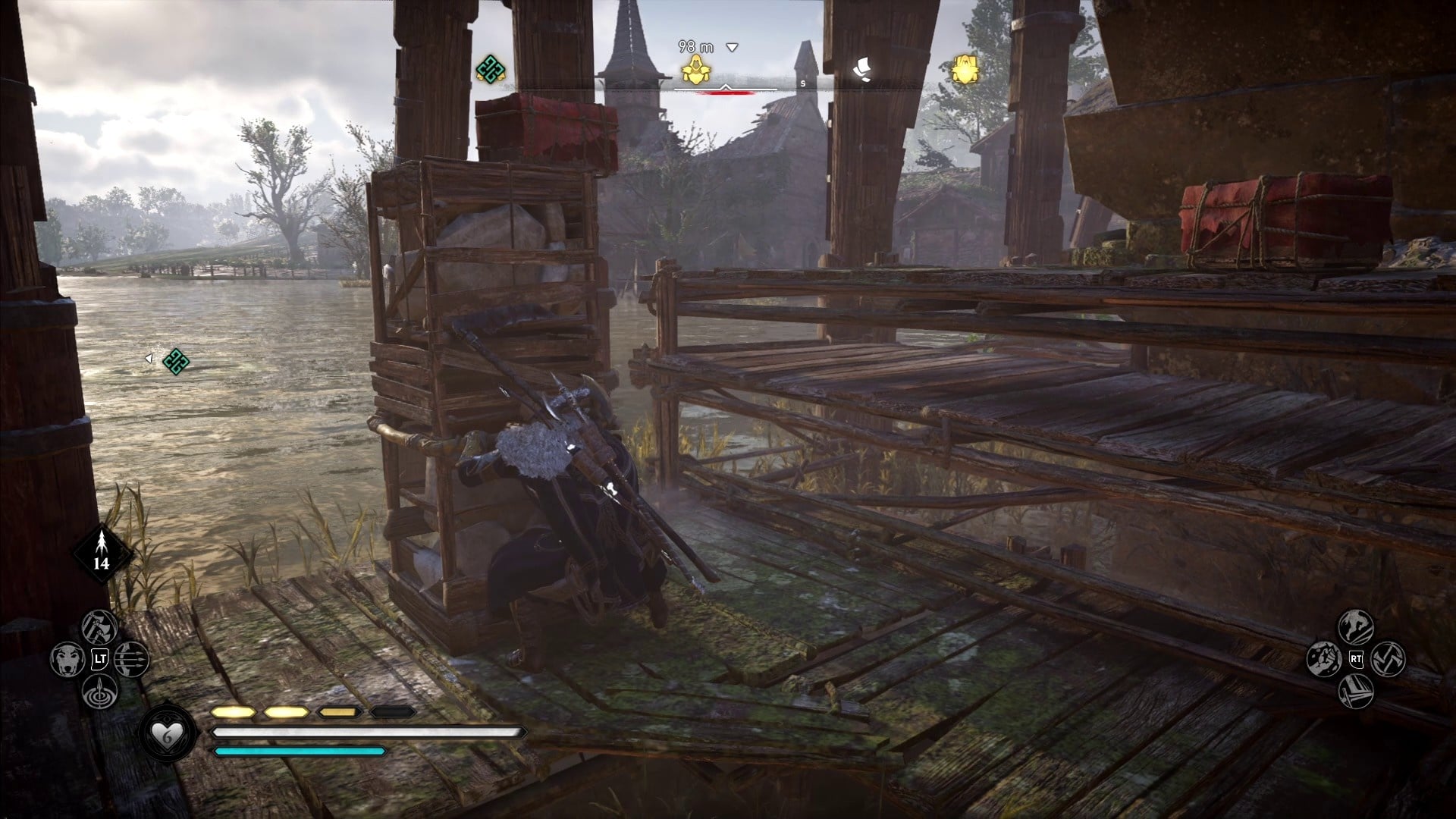The width and height of the screenshot is (1456, 819).
Task: Select the white paper marker on the compass
Action: tap(861, 70)
